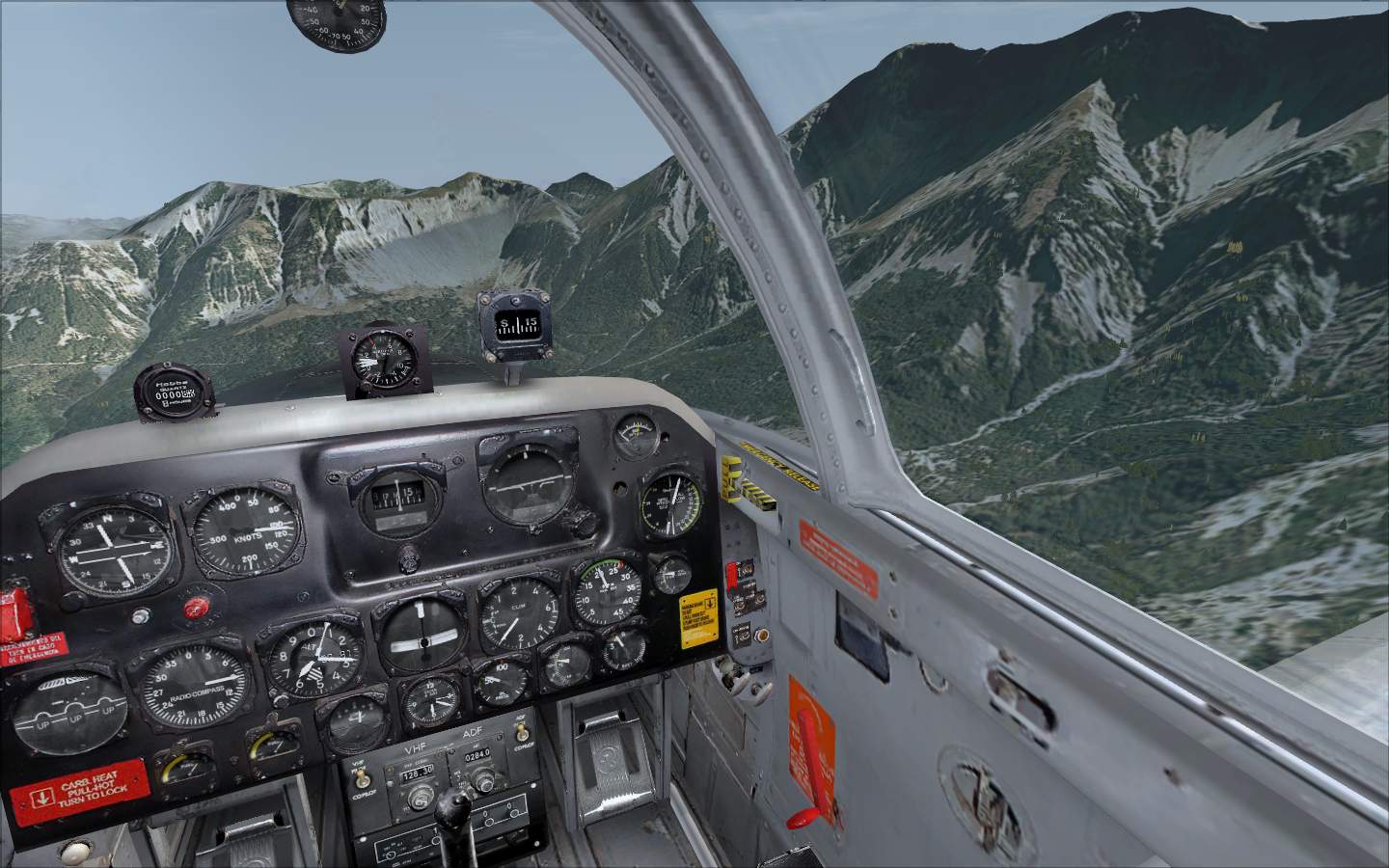Turn the VHF radio frequency tuning knob
Image resolution: width=1389 pixels, height=868 pixels.
point(421,797)
